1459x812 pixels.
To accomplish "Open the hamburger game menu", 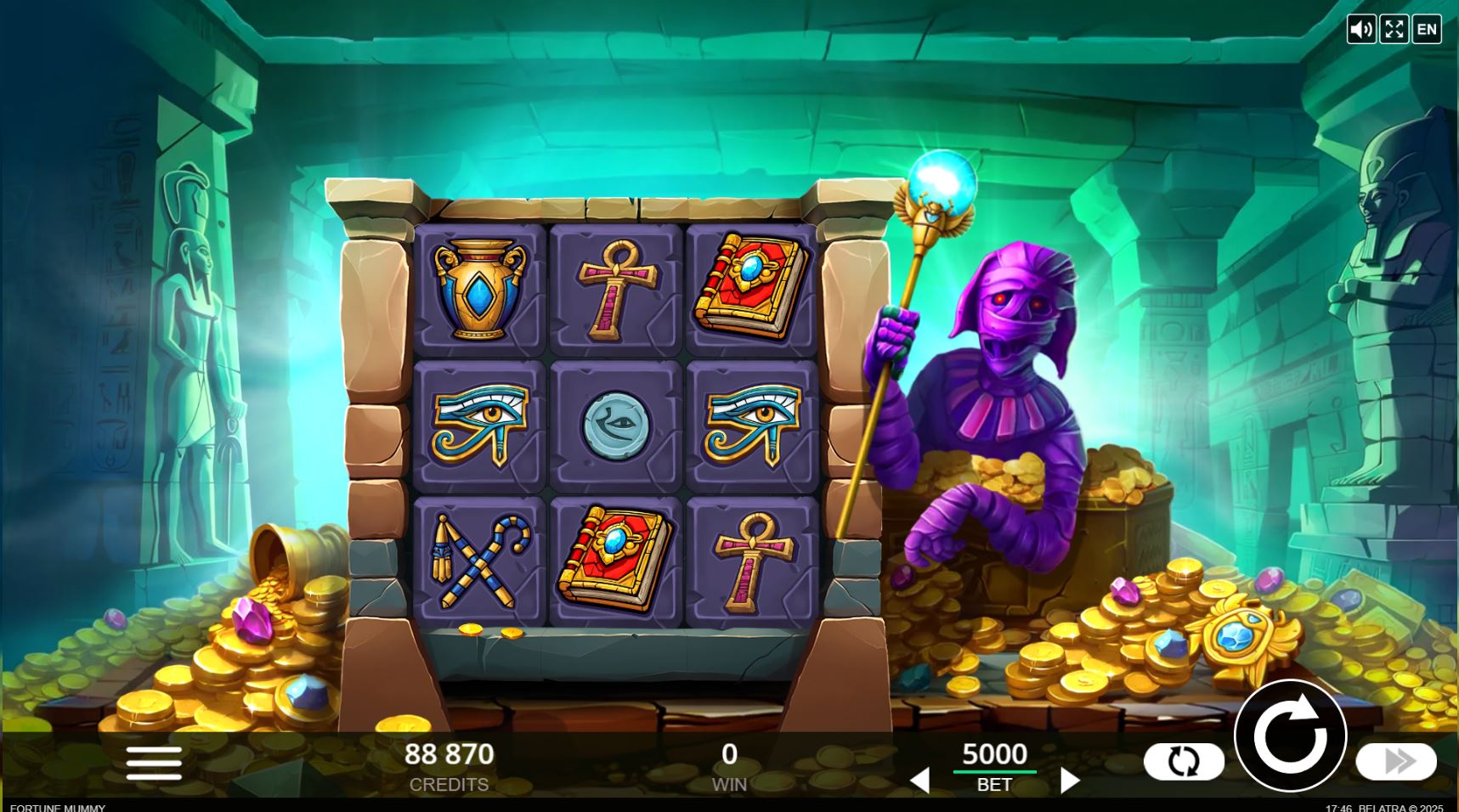I will [153, 763].
